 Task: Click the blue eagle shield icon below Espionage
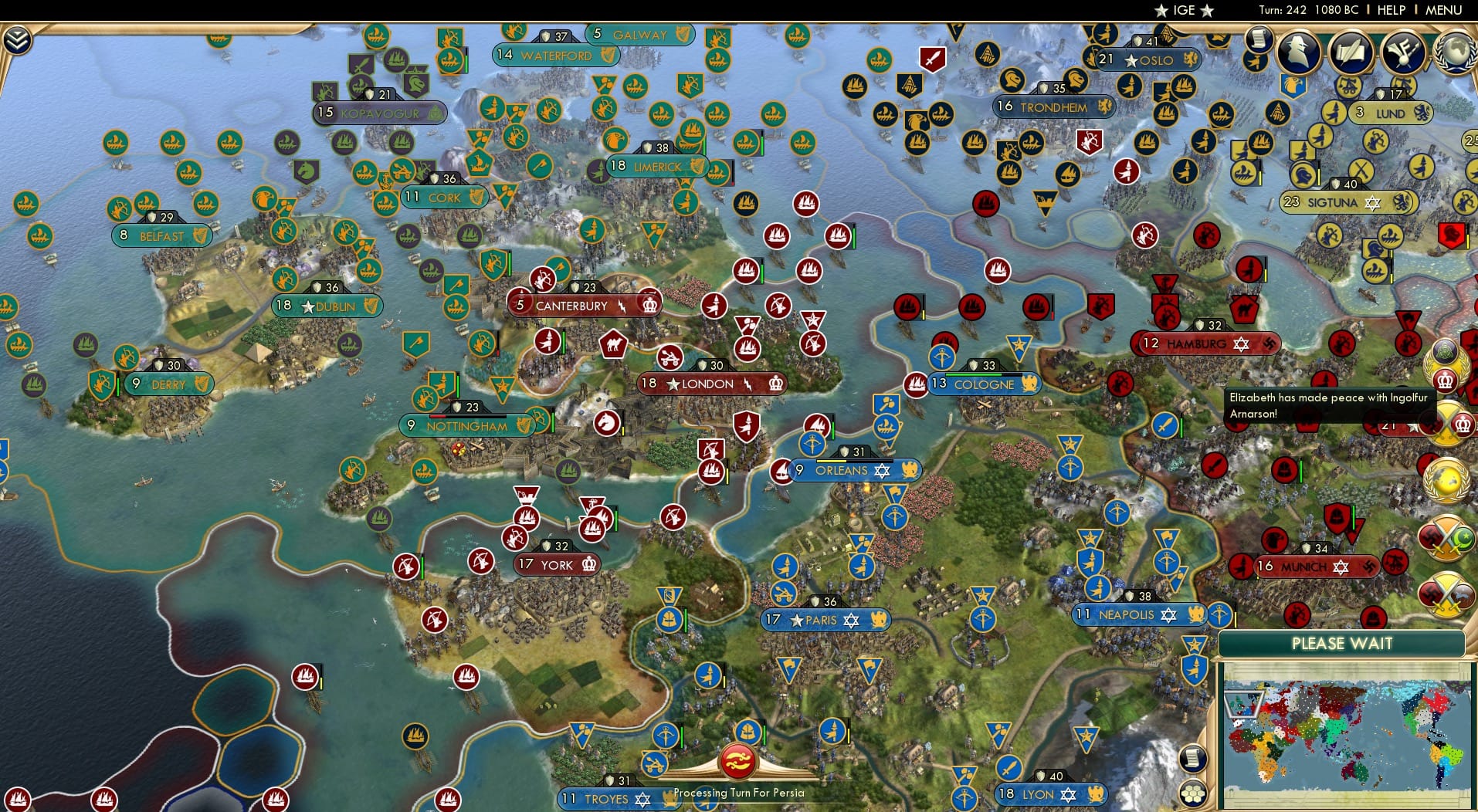1292,85
